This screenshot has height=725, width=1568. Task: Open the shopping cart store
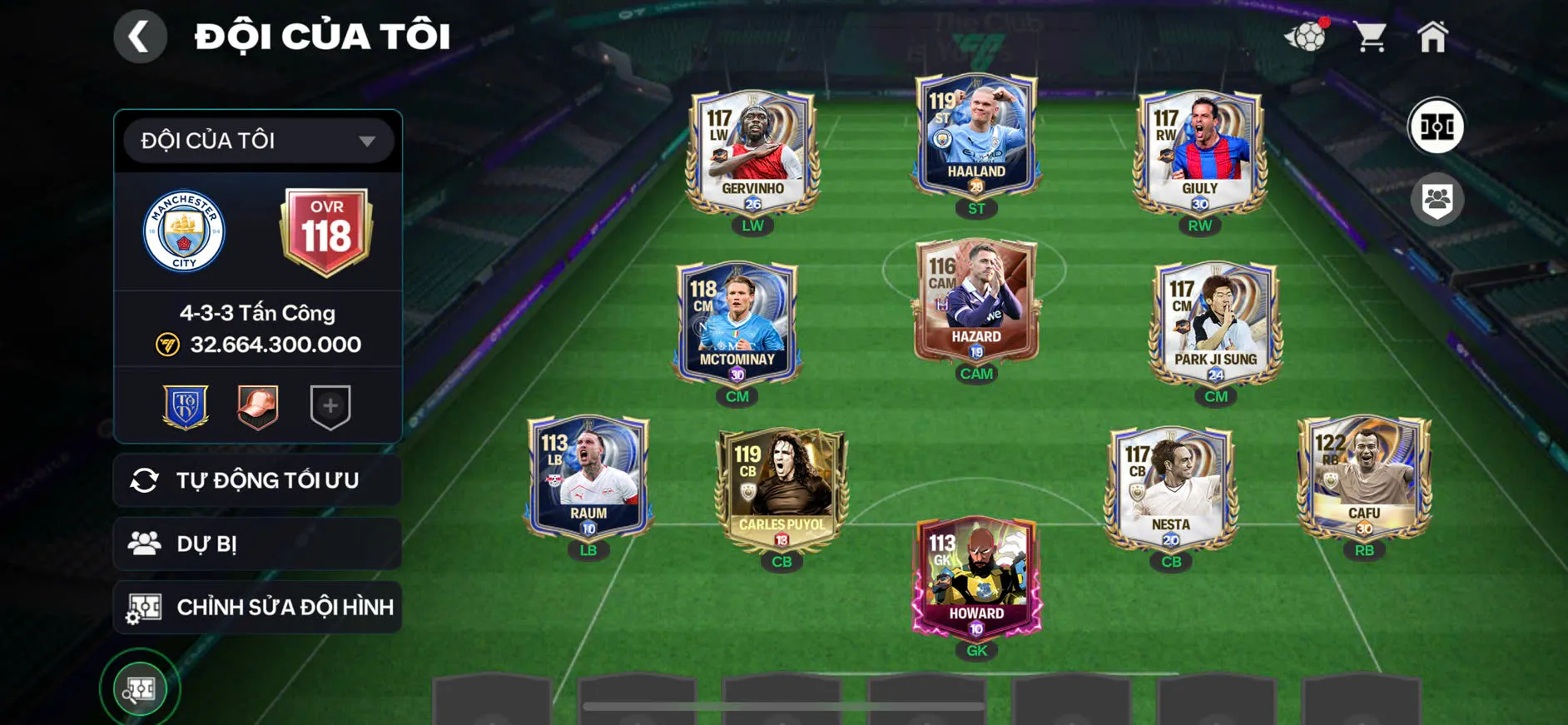[x=1369, y=37]
